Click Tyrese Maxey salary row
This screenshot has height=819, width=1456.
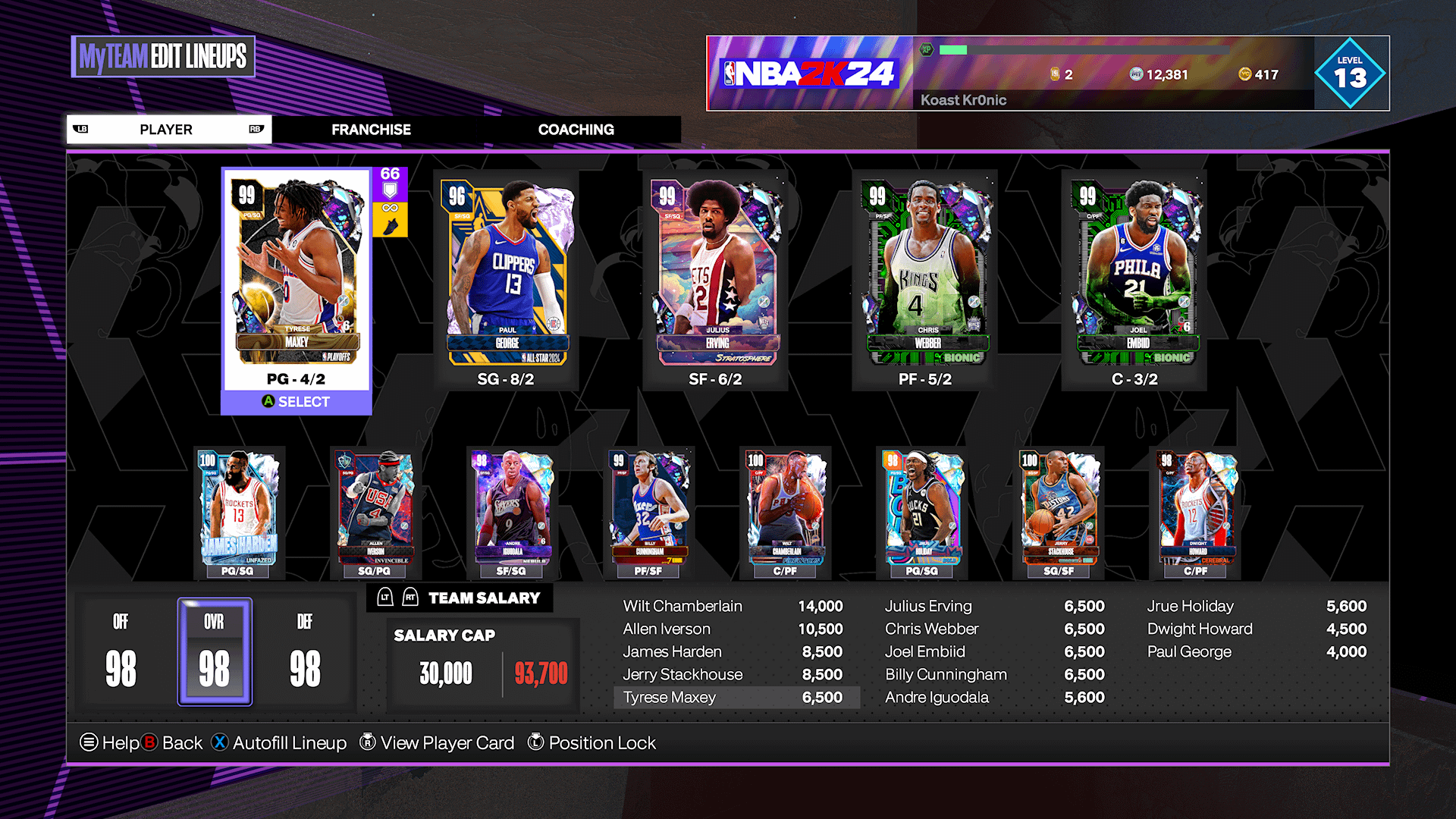tap(736, 698)
